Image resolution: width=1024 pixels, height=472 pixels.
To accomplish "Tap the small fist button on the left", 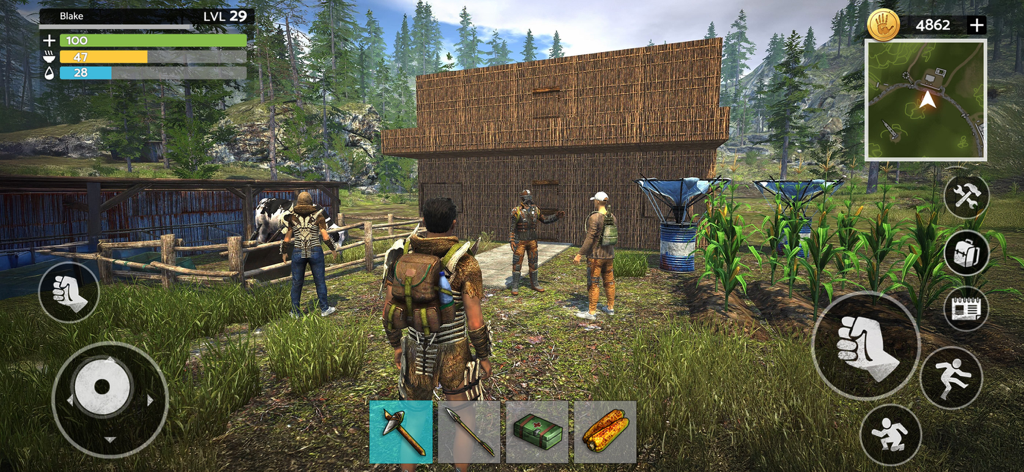I will point(69,291).
